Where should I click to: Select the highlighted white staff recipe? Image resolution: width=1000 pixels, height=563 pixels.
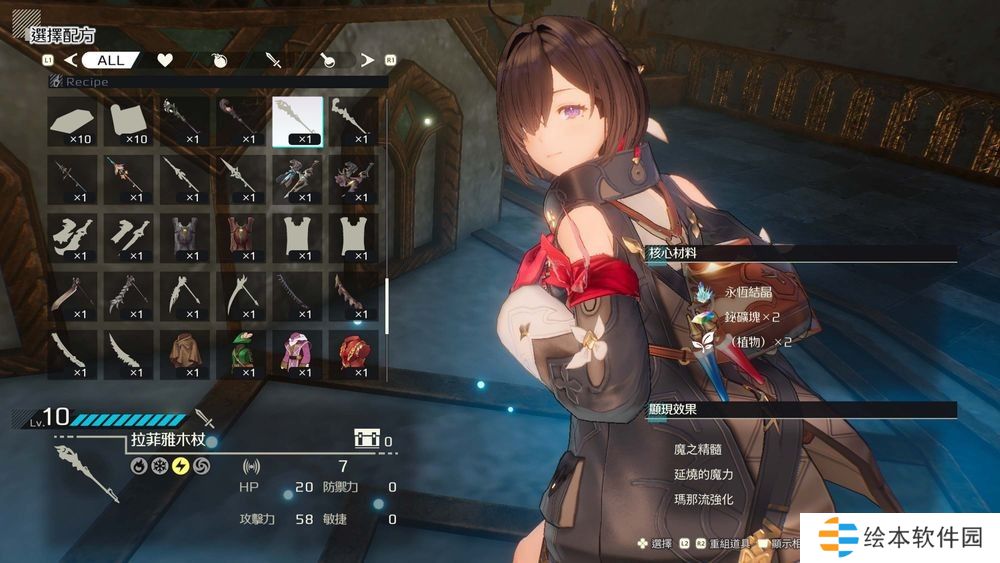point(298,121)
